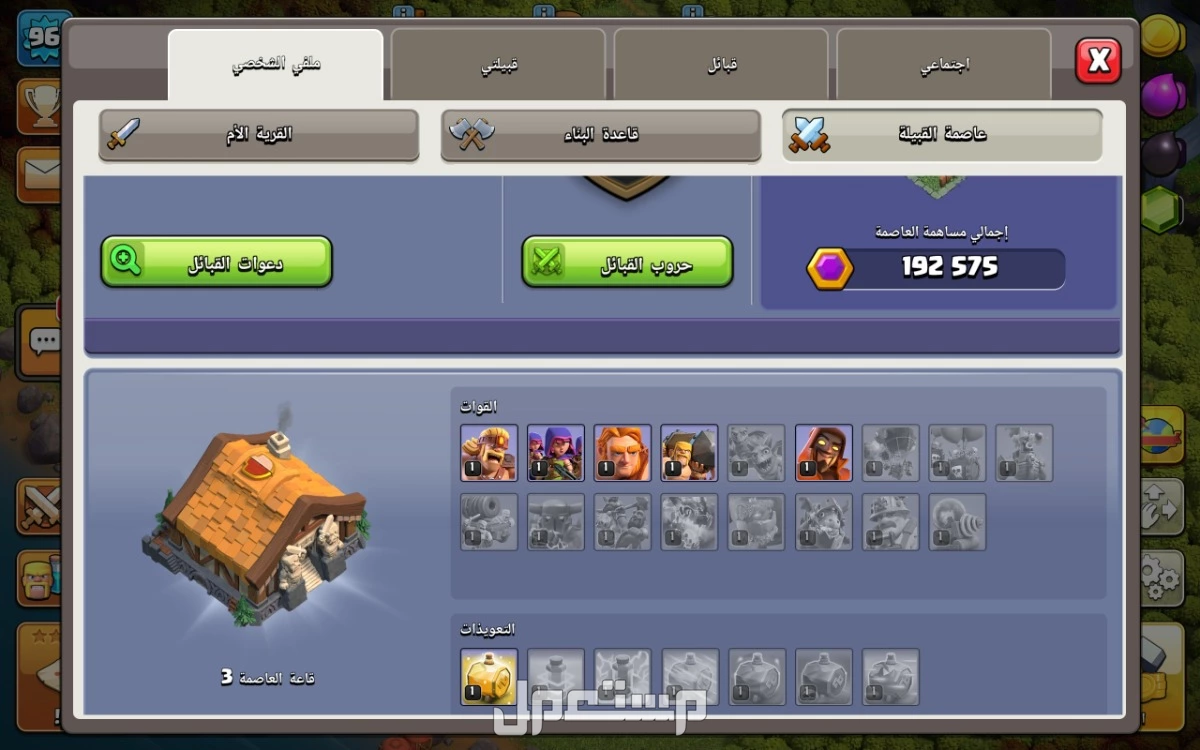
Task: Open the اجتماعي (Social) tab
Action: (944, 65)
